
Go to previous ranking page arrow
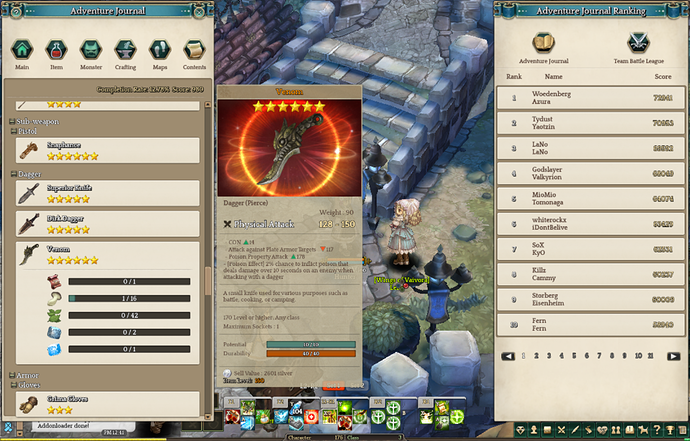[508, 355]
